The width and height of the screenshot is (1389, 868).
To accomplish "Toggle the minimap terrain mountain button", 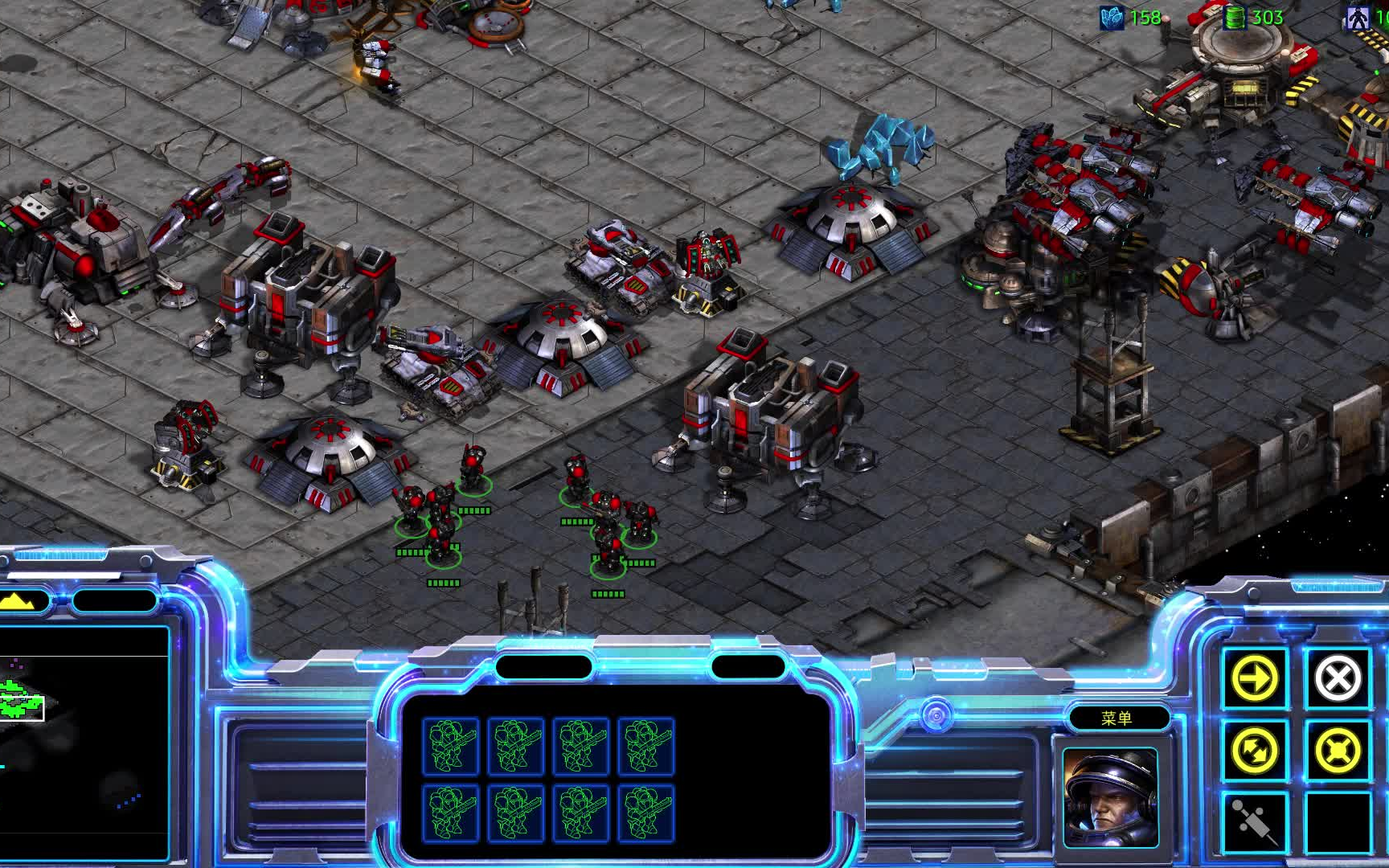I will pos(24,600).
